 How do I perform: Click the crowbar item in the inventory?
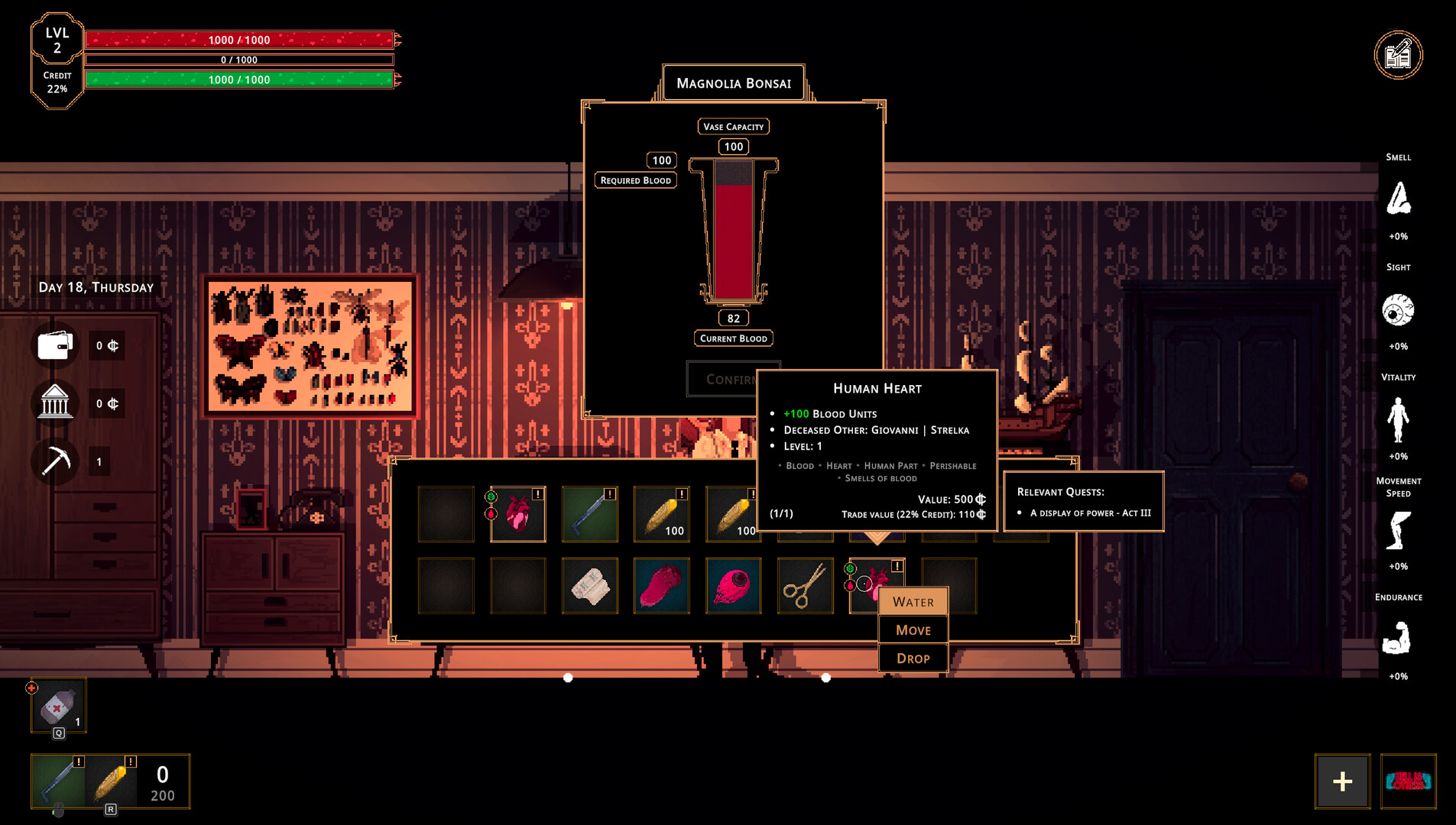[589, 513]
